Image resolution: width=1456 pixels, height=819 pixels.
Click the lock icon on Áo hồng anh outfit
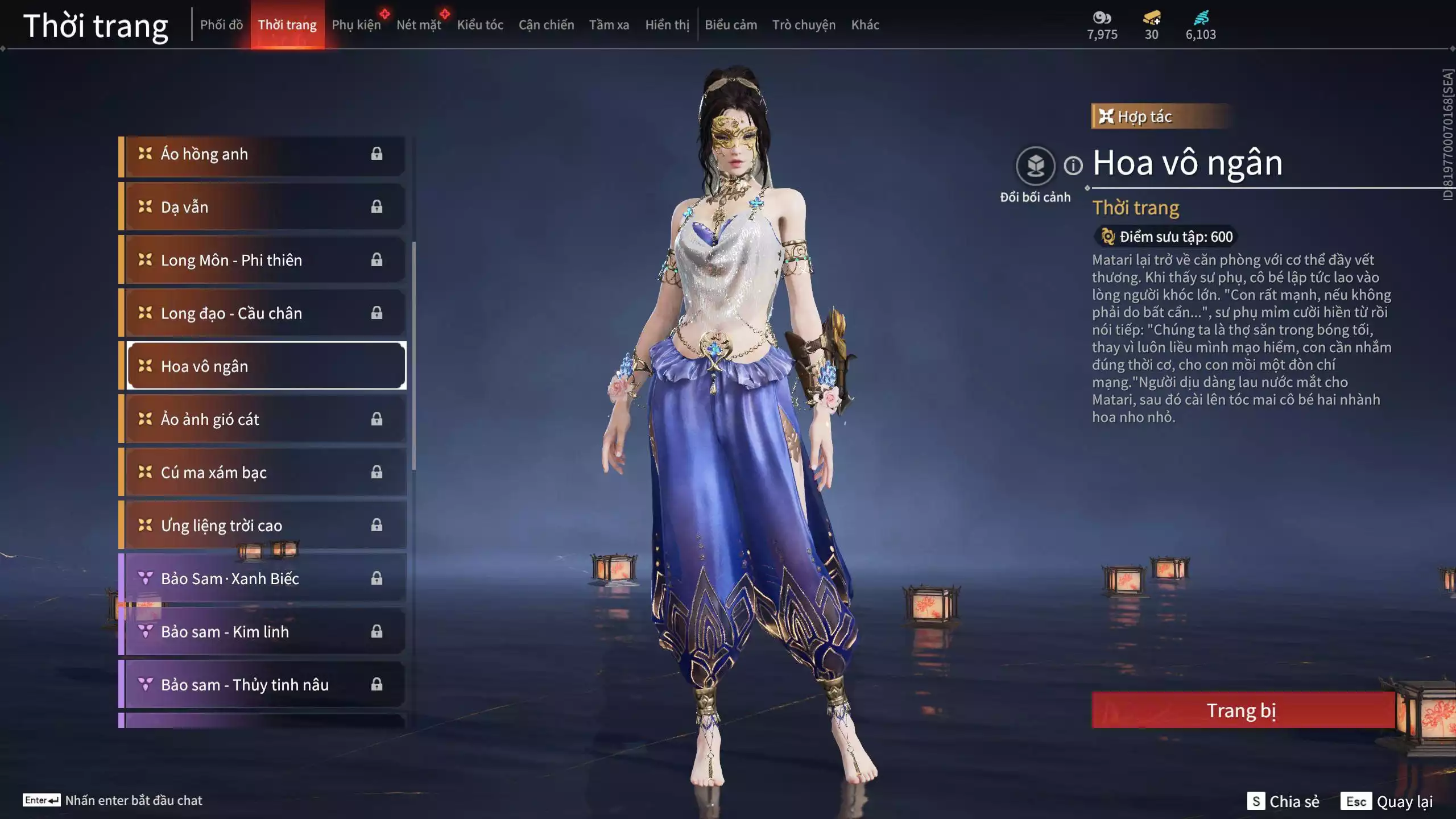pyautogui.click(x=377, y=154)
